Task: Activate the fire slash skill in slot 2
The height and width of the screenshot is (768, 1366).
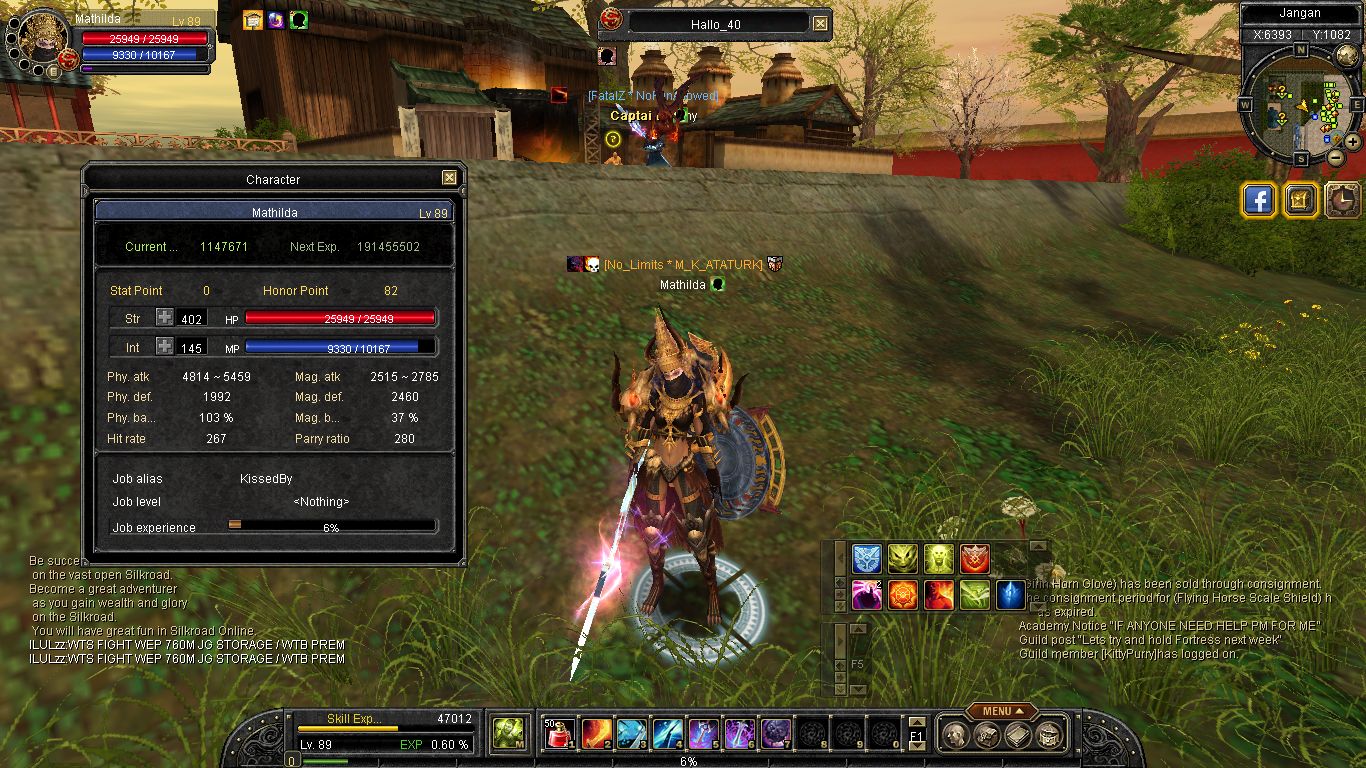Action: (x=596, y=734)
